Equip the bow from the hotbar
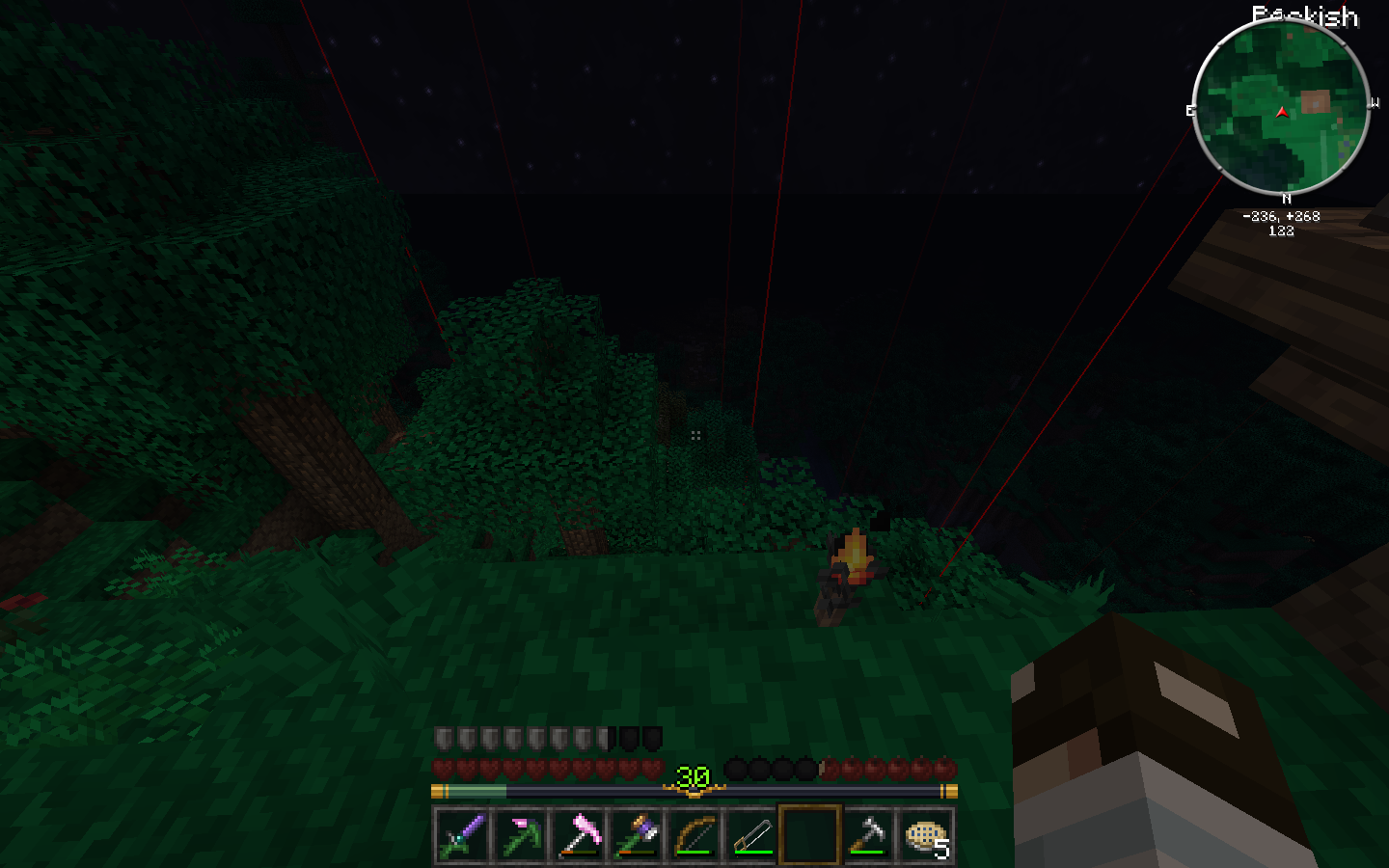 (x=694, y=835)
